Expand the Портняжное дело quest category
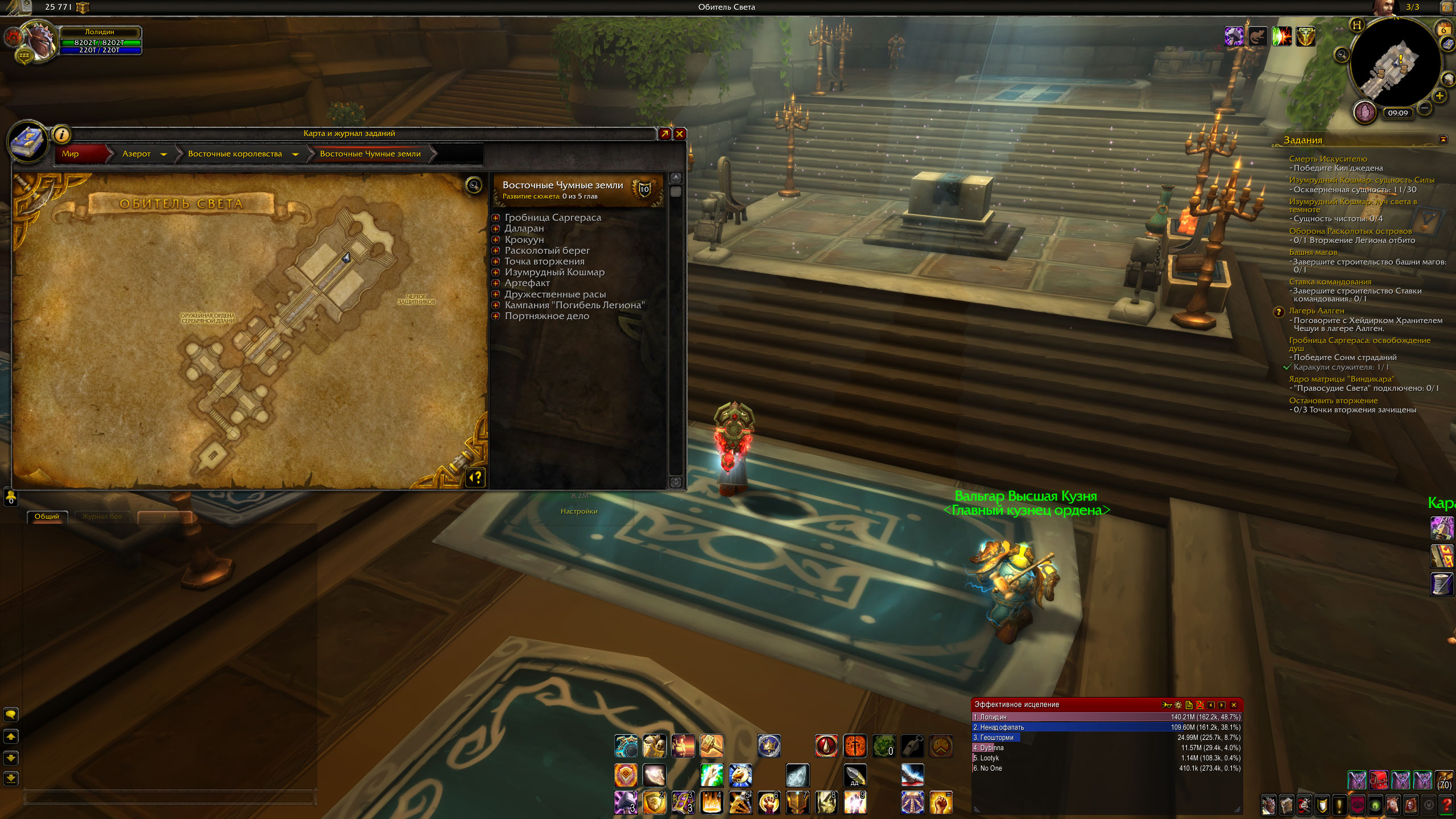This screenshot has height=819, width=1456. point(496,316)
